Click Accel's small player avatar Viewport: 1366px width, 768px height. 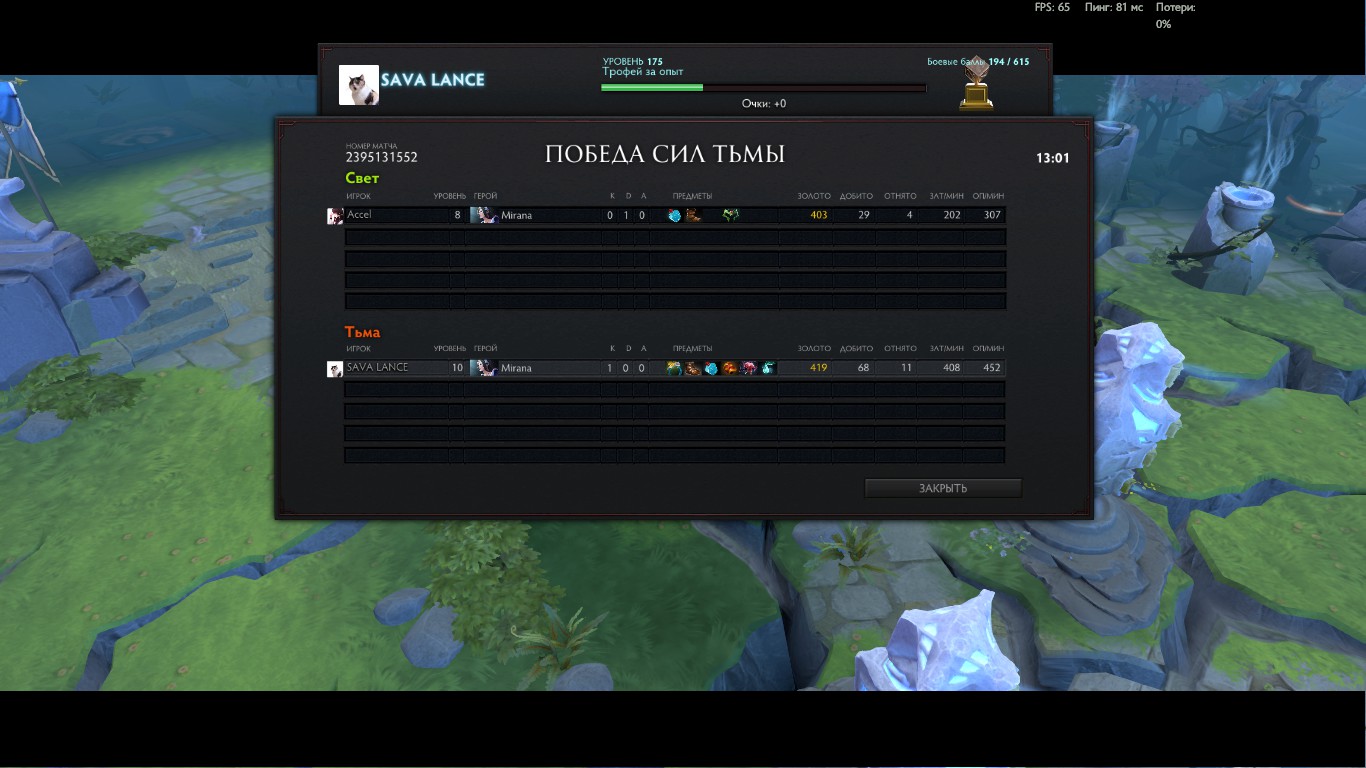pyautogui.click(x=335, y=216)
